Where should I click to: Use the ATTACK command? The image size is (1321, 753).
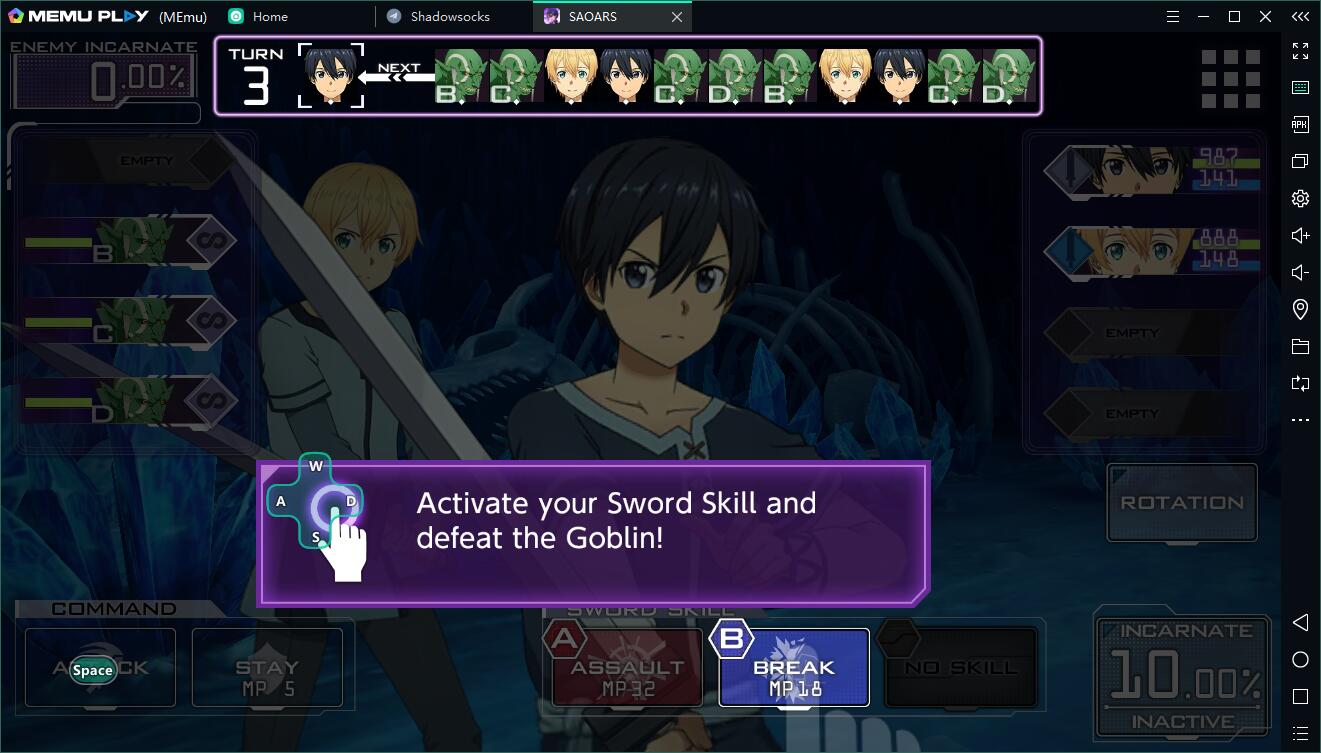click(x=100, y=668)
